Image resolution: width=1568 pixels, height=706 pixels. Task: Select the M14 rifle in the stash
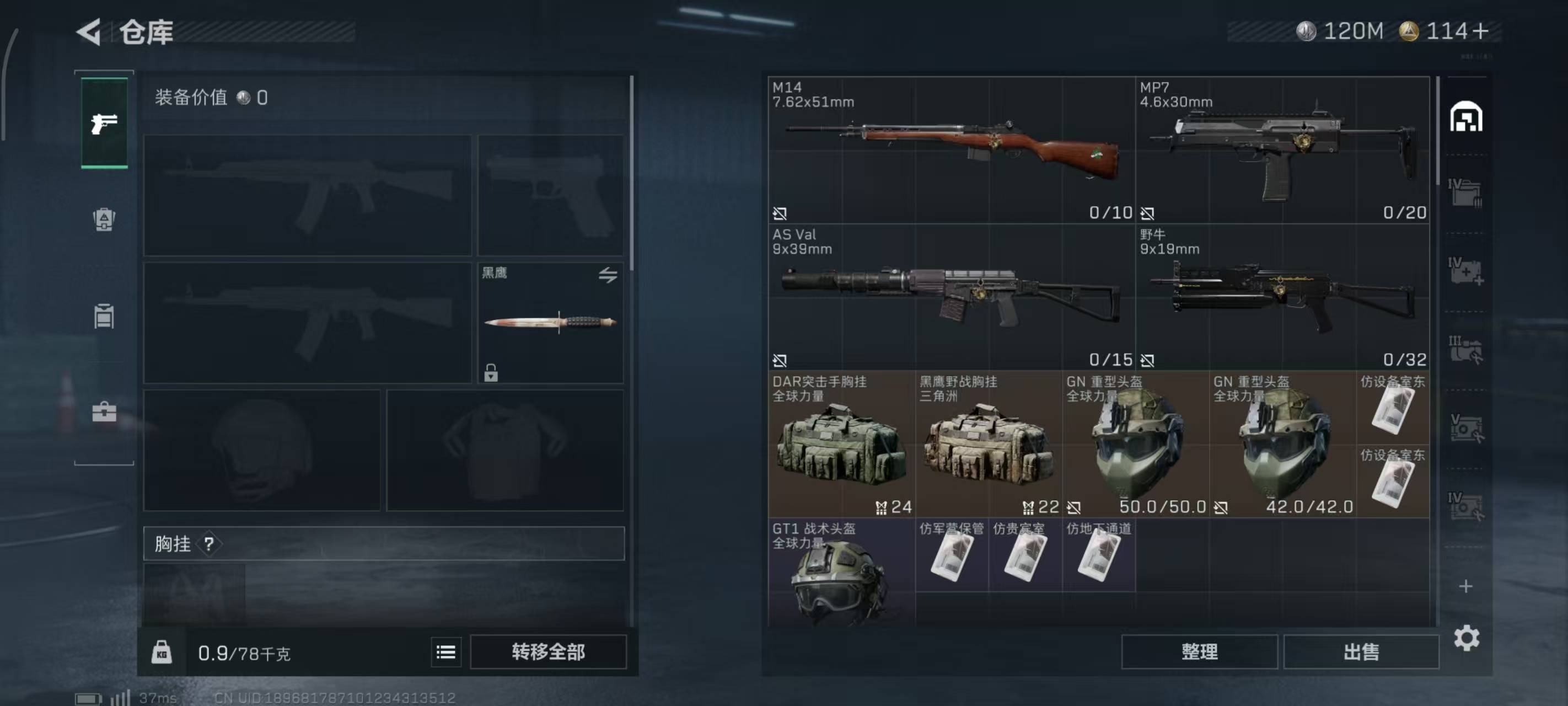tap(952, 150)
